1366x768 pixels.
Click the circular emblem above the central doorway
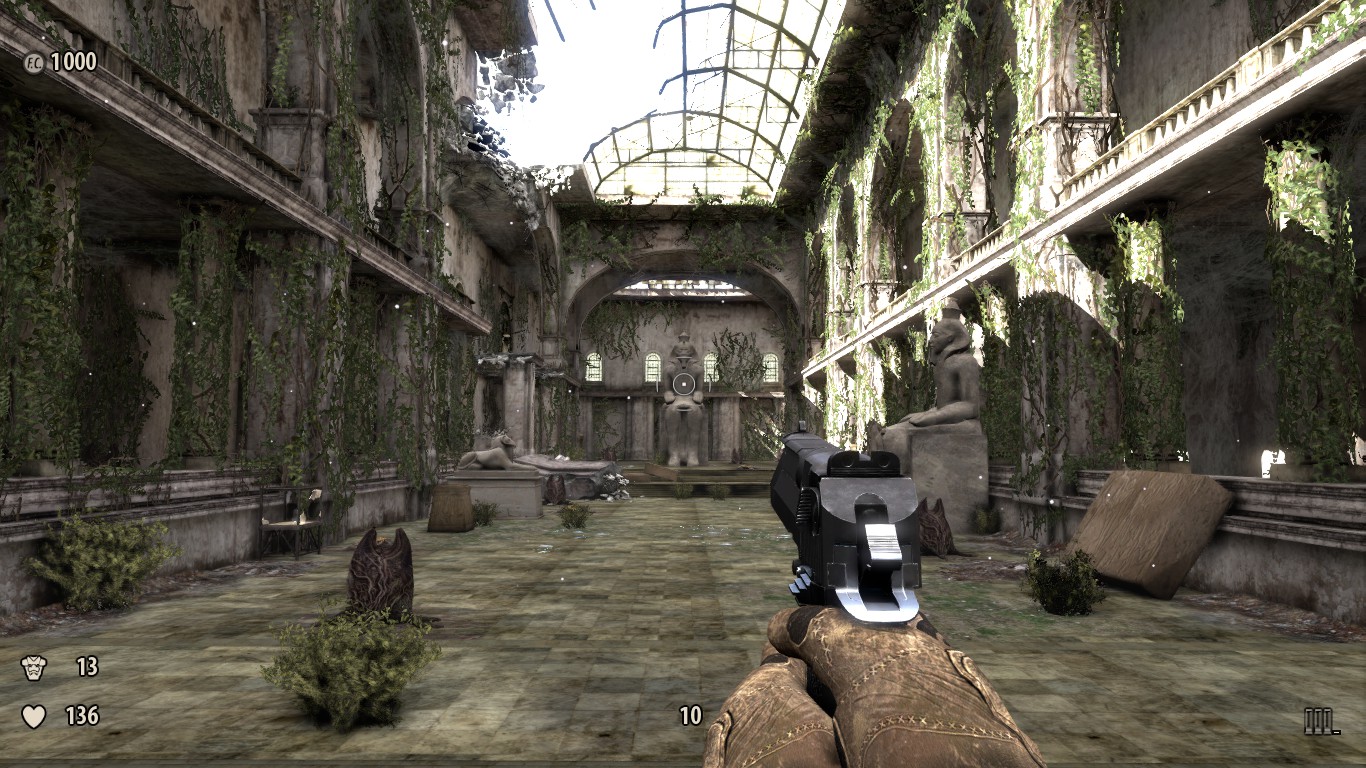[684, 382]
